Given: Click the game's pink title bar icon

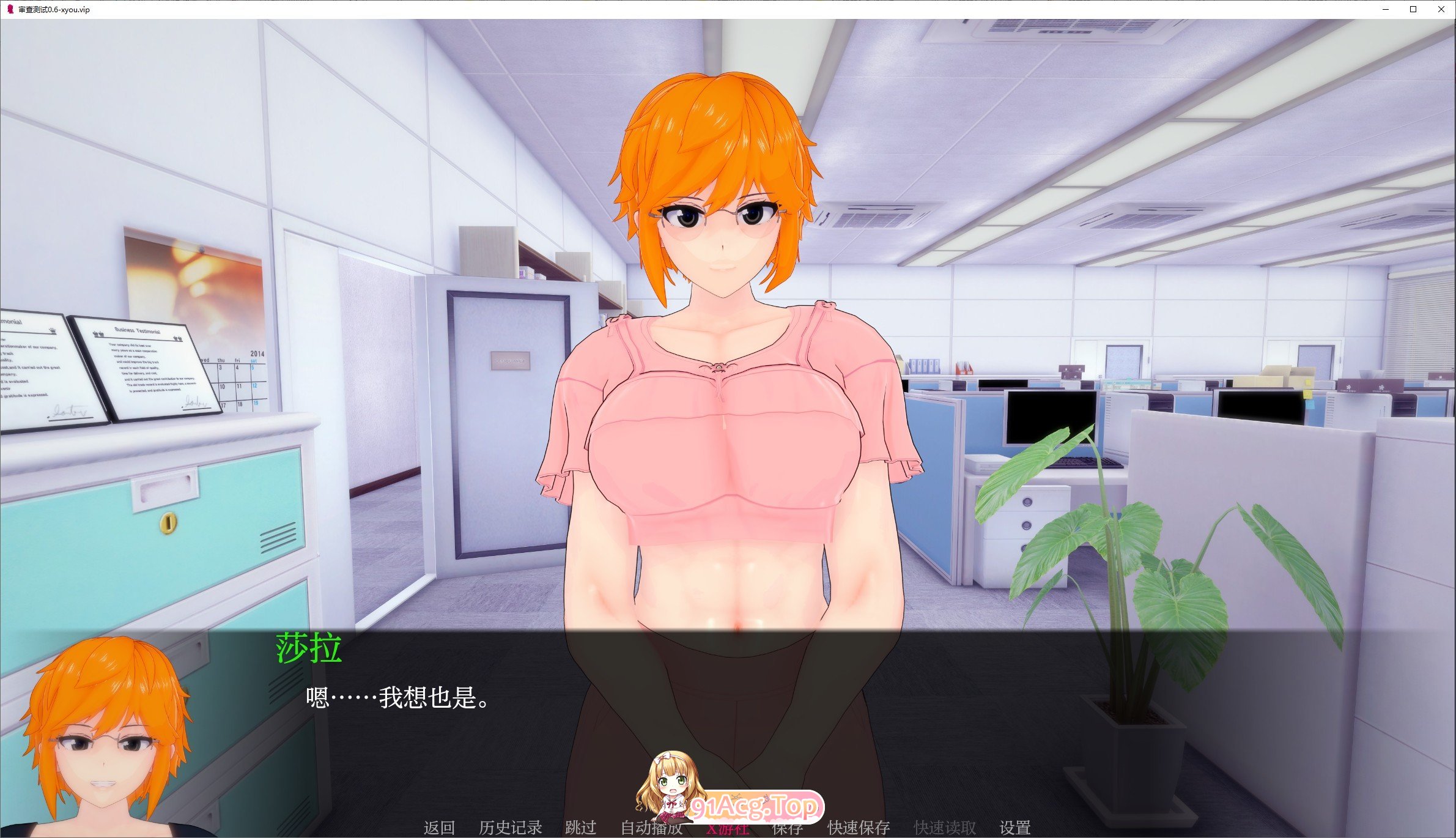Looking at the screenshot, I should [9, 9].
